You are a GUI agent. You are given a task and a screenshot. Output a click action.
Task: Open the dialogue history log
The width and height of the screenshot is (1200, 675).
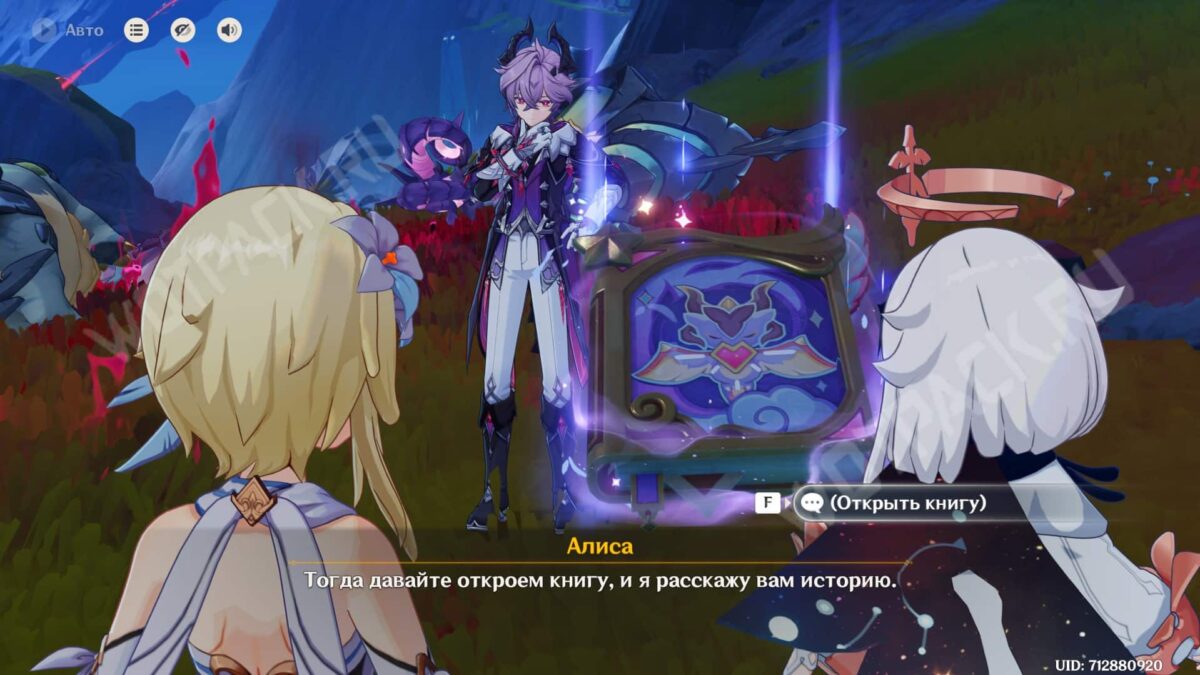136,30
